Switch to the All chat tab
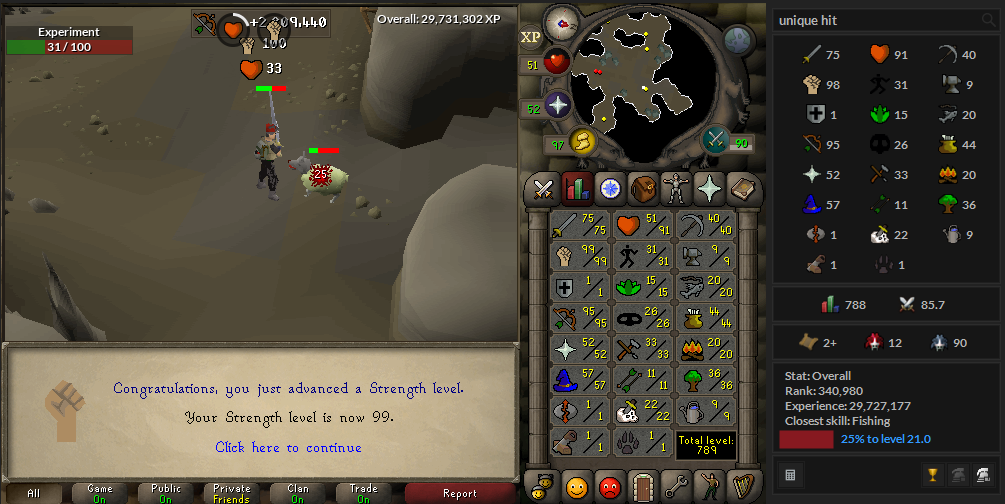This screenshot has height=504, width=1005. click(34, 493)
